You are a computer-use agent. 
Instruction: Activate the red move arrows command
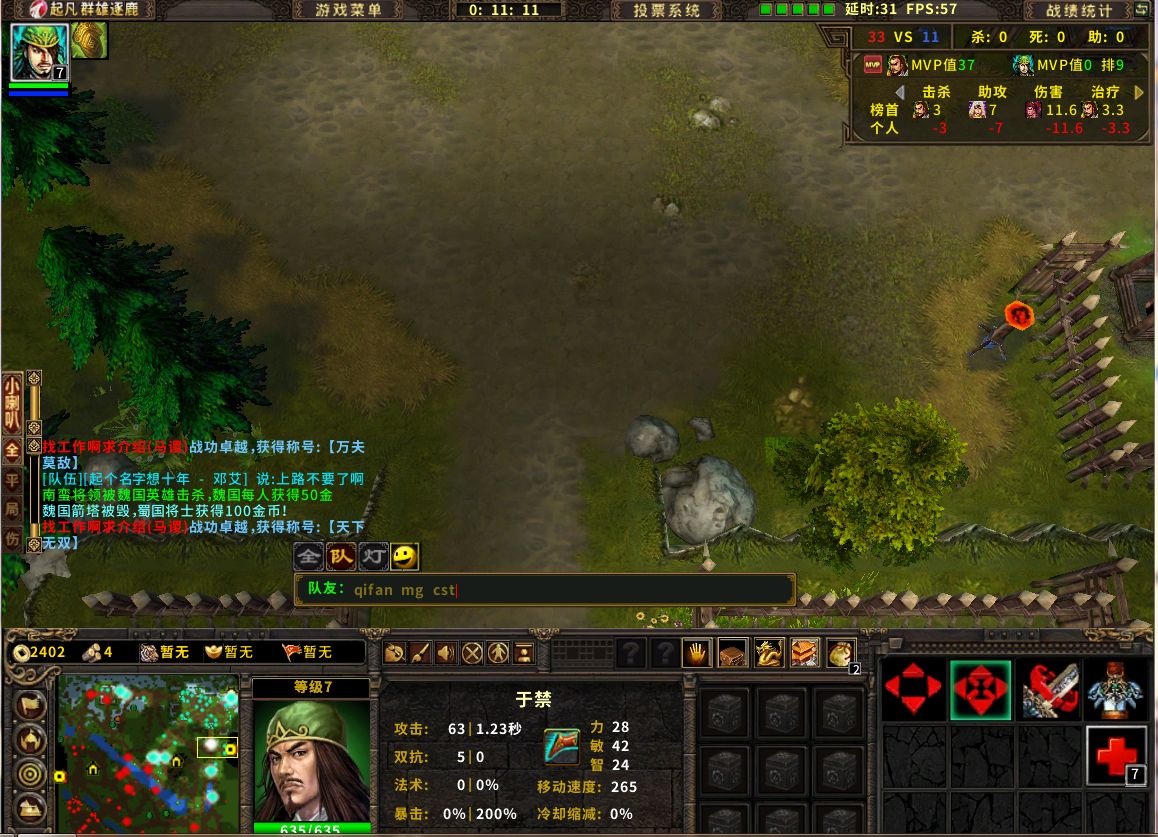click(x=913, y=689)
